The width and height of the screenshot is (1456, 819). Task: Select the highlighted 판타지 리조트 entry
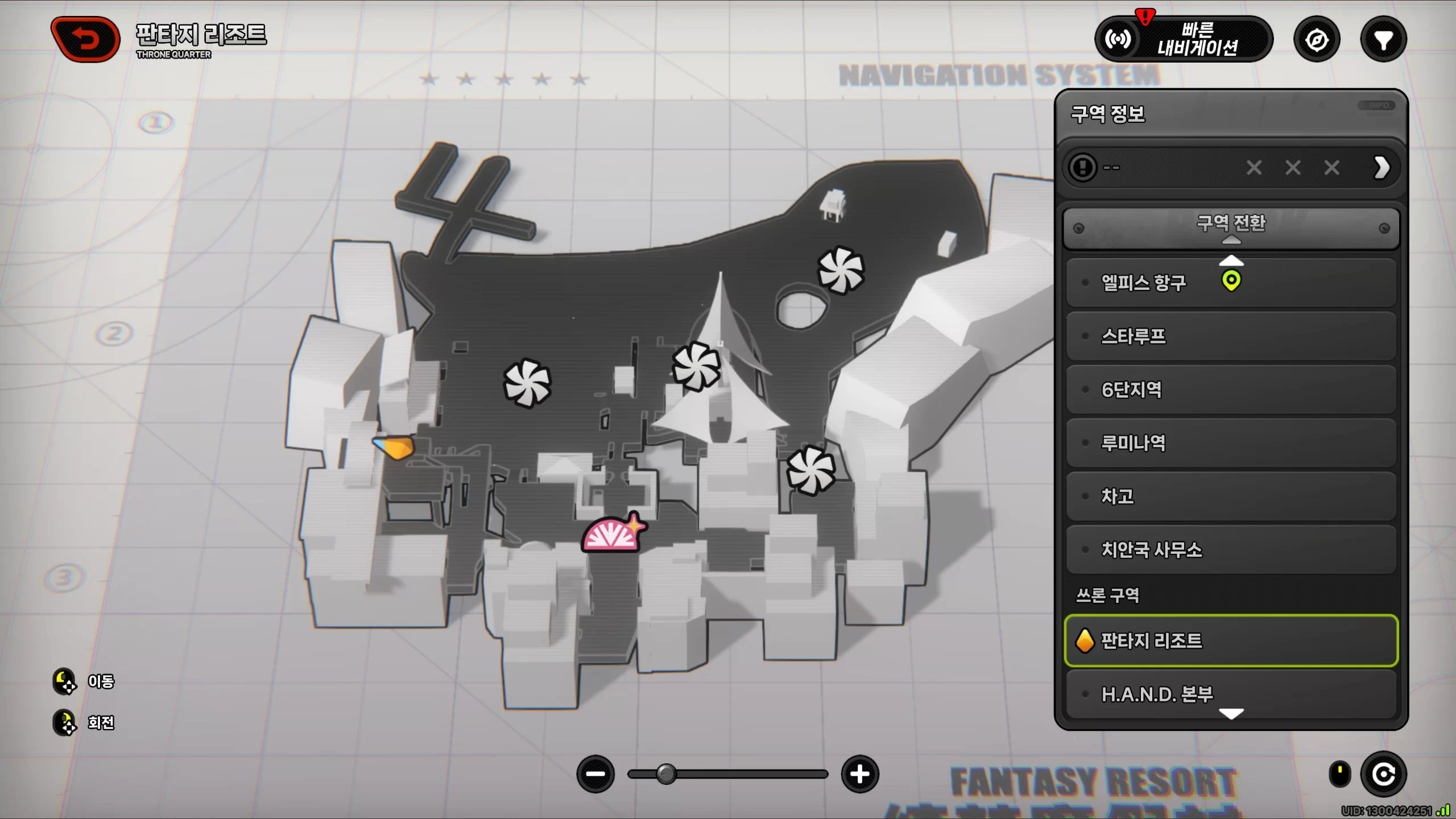pos(1231,640)
